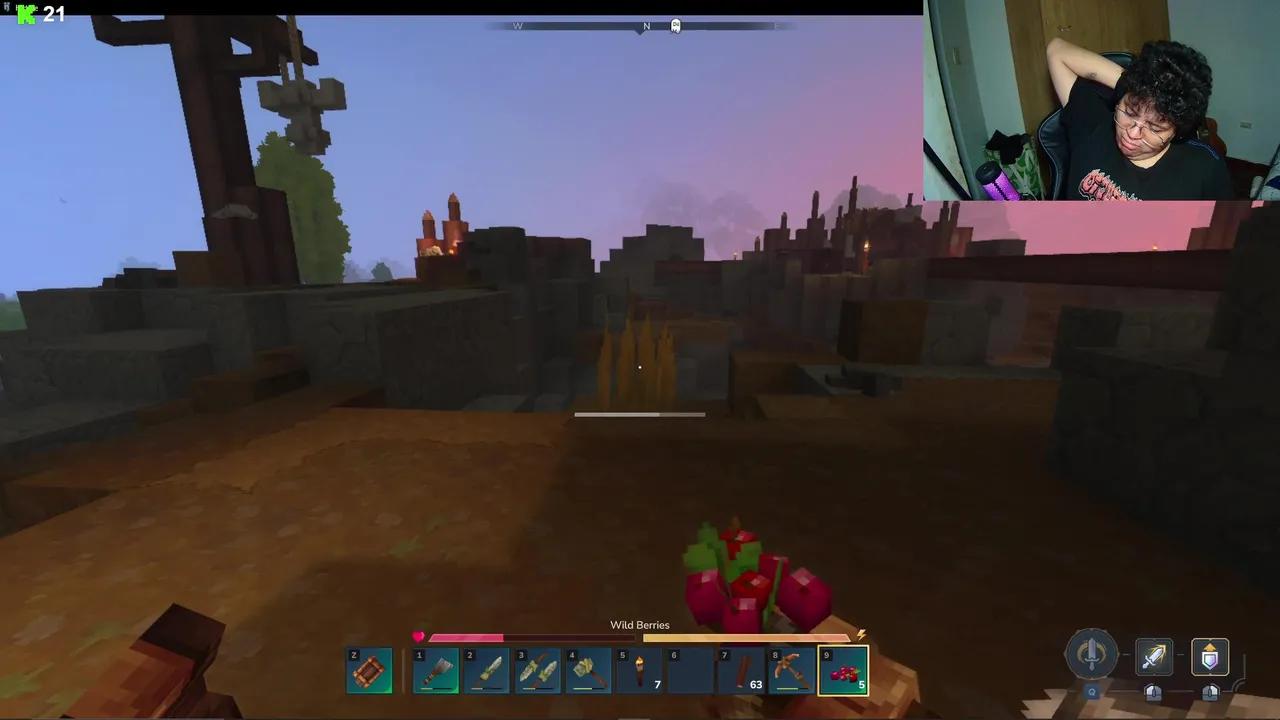Toggle the Q ability below the sword emblem
The width and height of the screenshot is (1280, 720).
point(1091,692)
